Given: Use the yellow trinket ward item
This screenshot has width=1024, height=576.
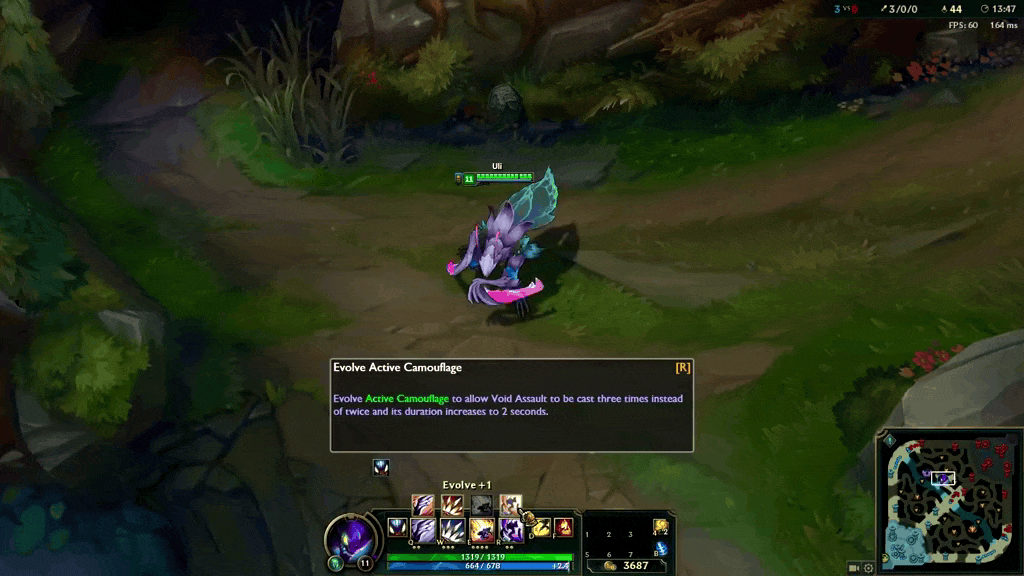Looking at the screenshot, I should tap(660, 526).
